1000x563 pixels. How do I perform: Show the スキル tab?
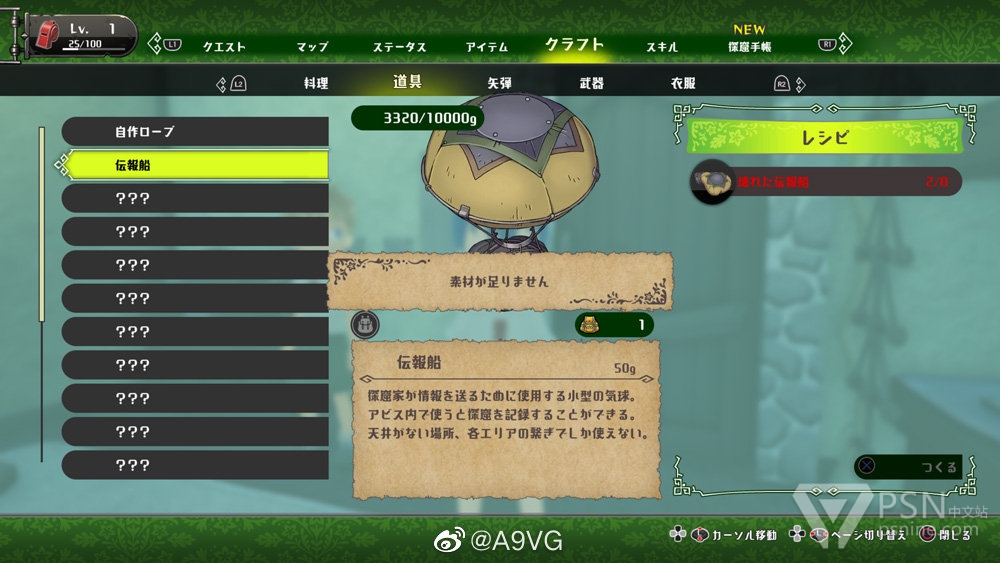662,47
